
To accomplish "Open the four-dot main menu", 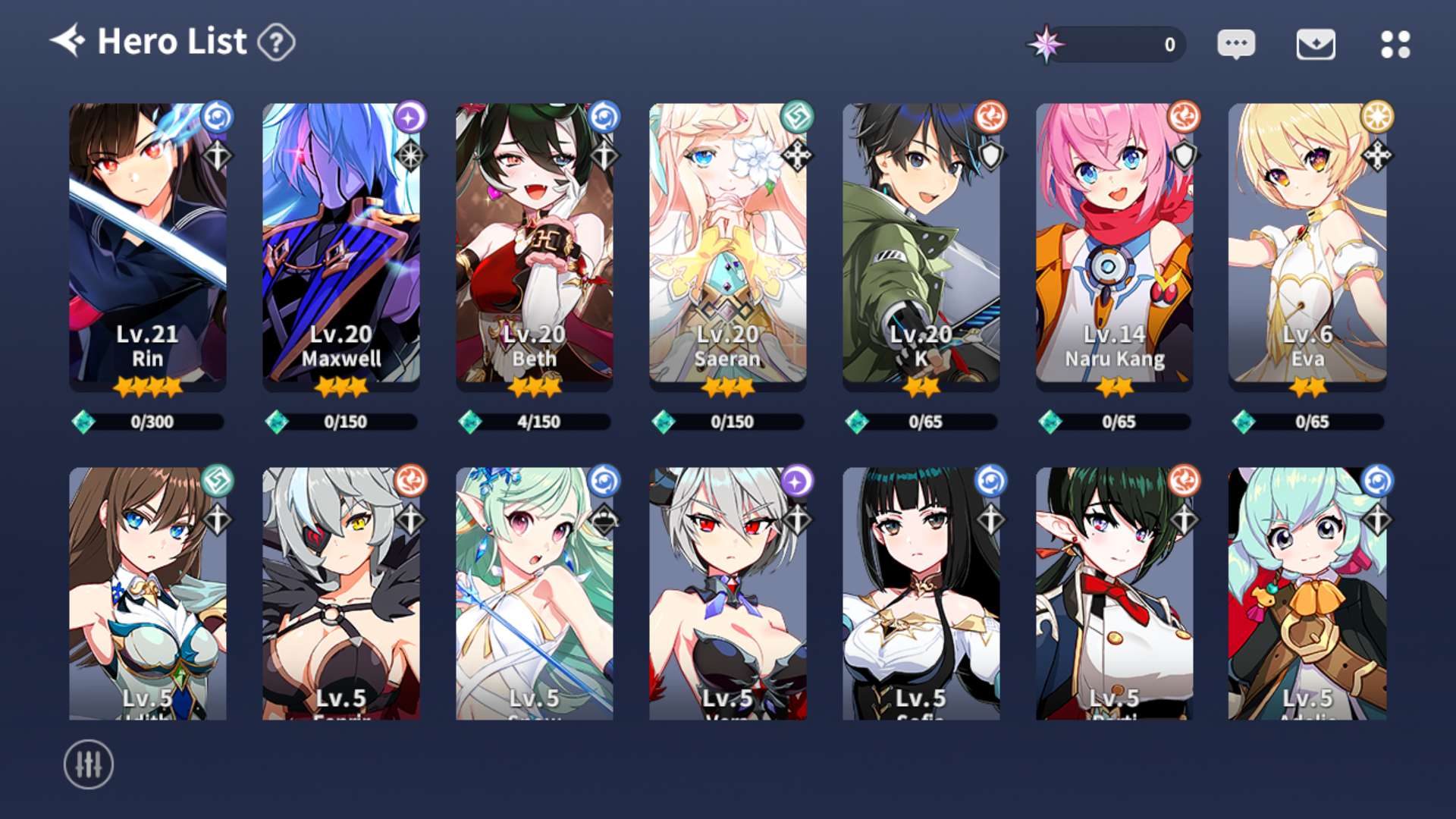I will point(1395,44).
